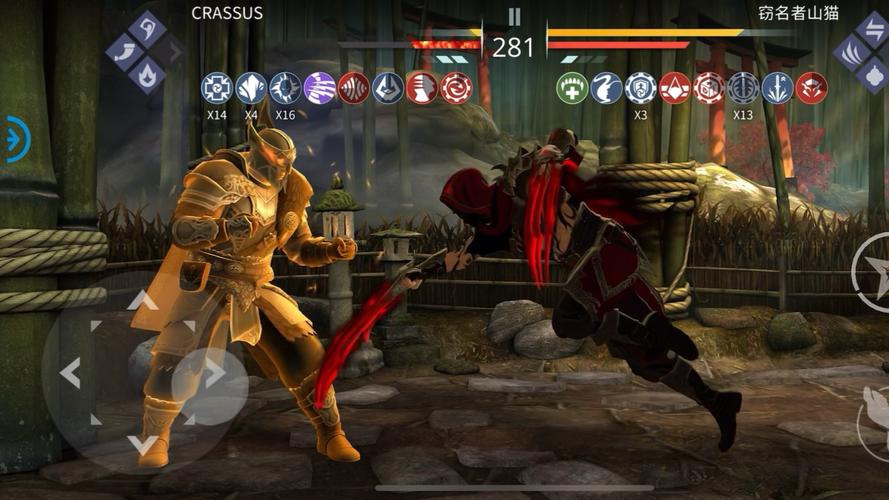Image resolution: width=889 pixels, height=500 pixels.
Task: Tap the joystick's left arrow
Action: point(70,373)
